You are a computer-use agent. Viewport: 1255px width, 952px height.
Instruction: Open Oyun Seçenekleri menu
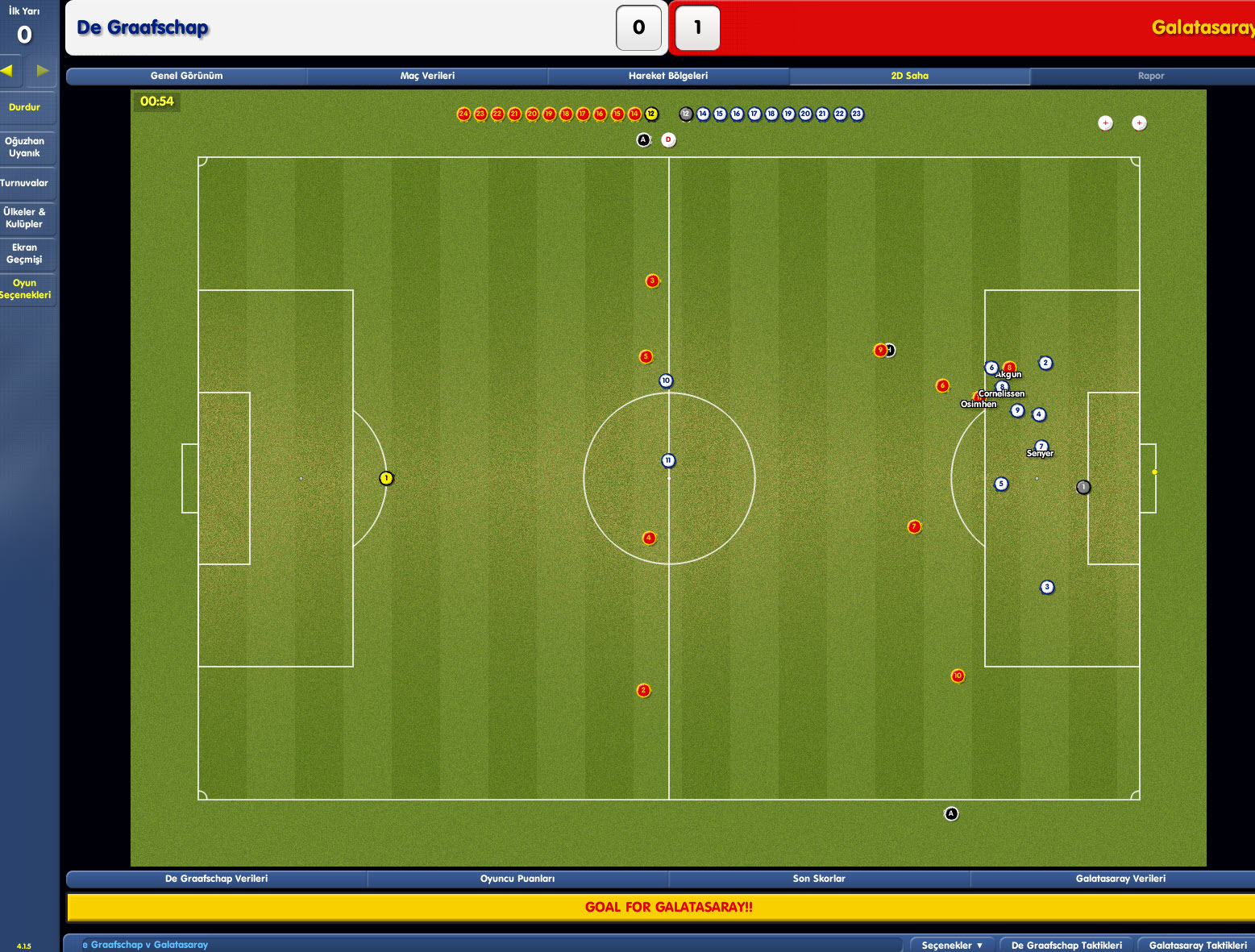tap(25, 289)
